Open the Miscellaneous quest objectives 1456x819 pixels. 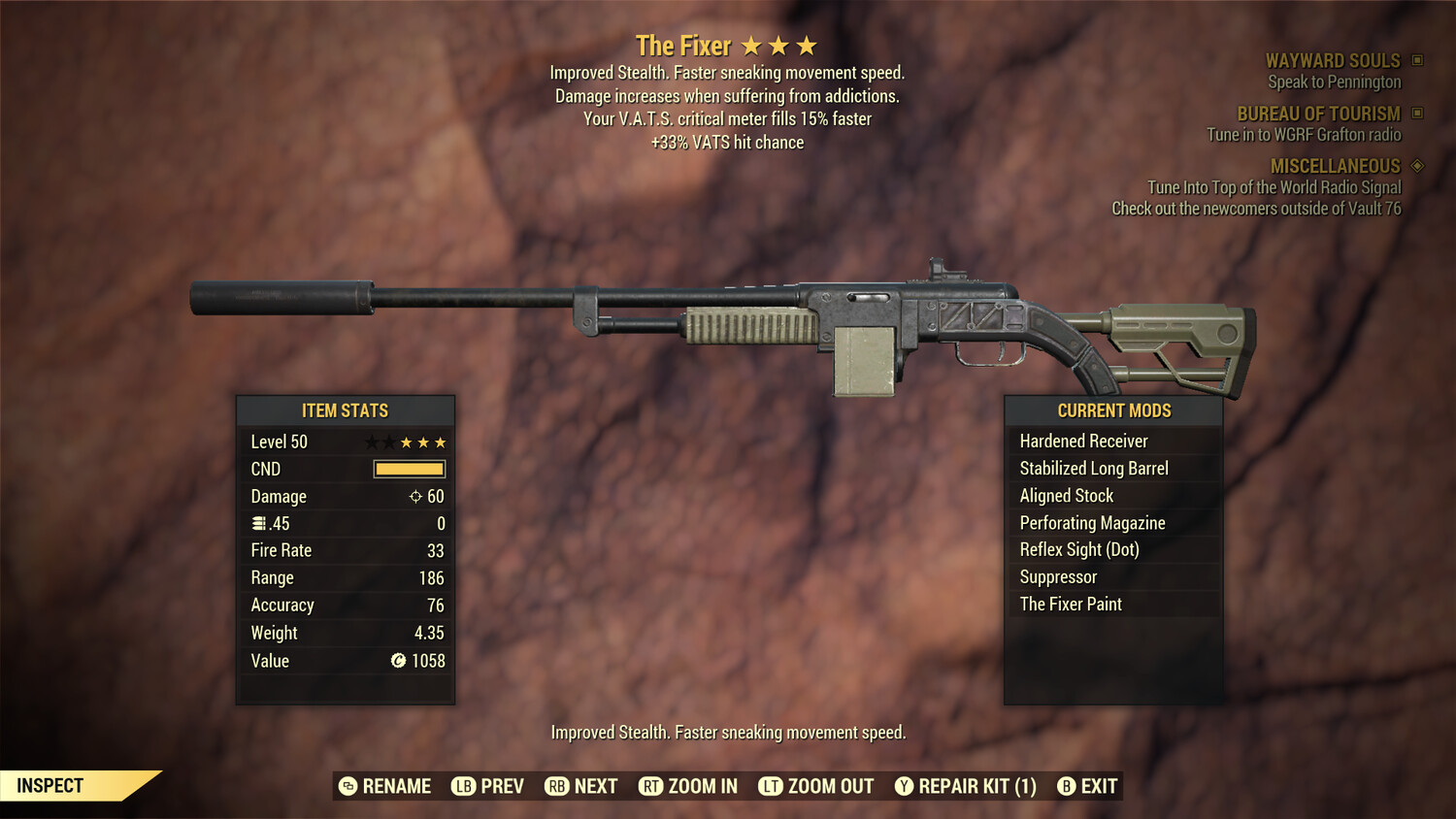[1335, 167]
